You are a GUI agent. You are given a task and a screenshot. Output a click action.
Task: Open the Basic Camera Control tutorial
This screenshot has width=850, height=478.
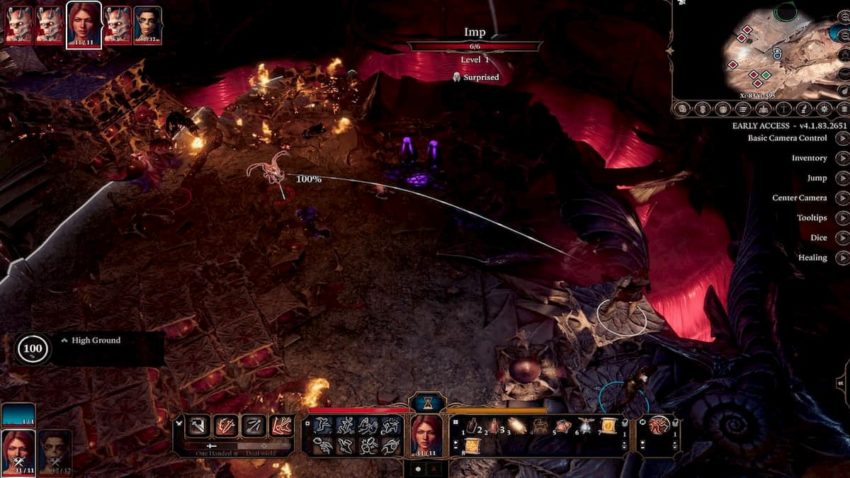[842, 138]
